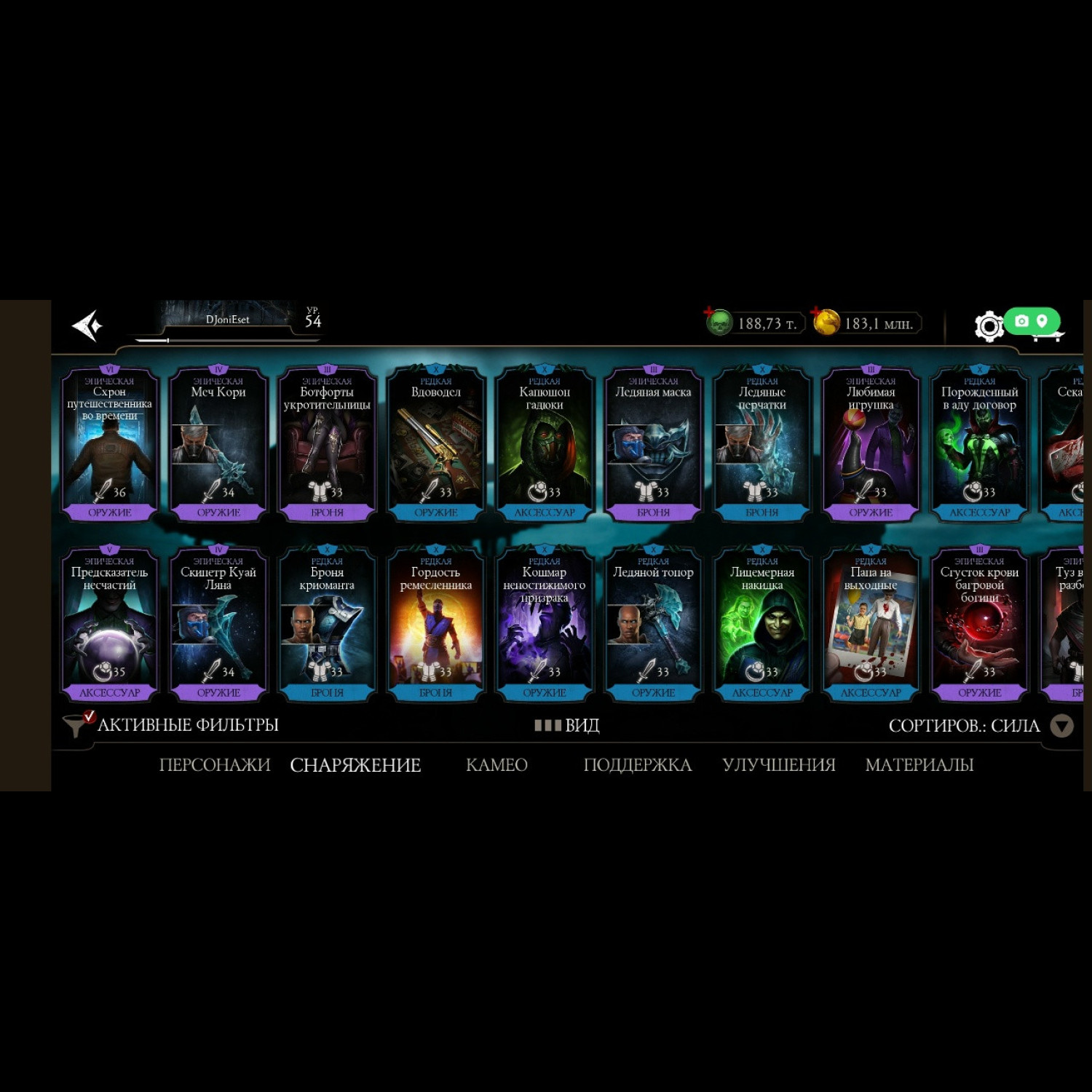
Task: Switch to the Персонажи tab
Action: tap(215, 765)
